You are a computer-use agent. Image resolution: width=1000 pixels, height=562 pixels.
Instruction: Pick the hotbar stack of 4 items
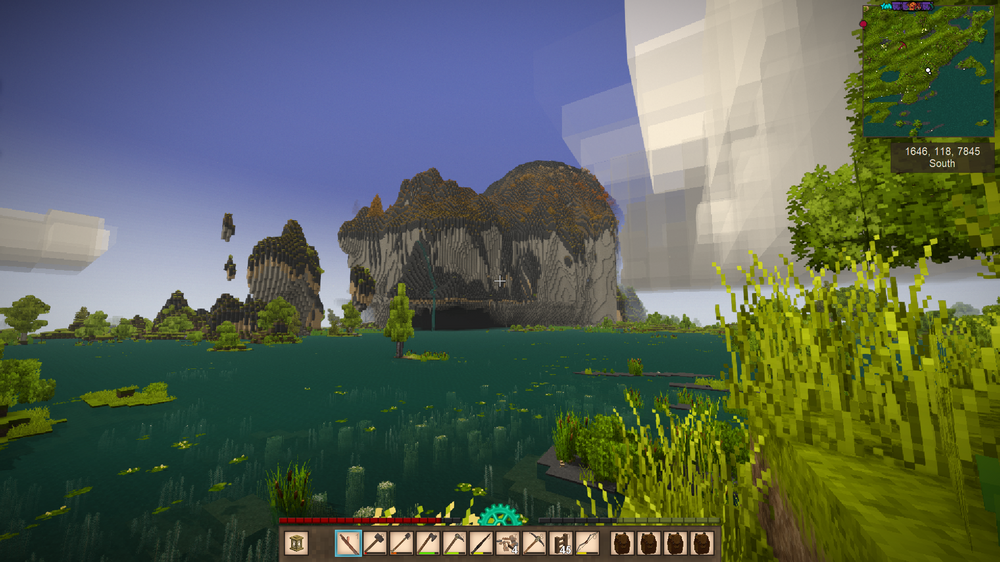tap(508, 543)
